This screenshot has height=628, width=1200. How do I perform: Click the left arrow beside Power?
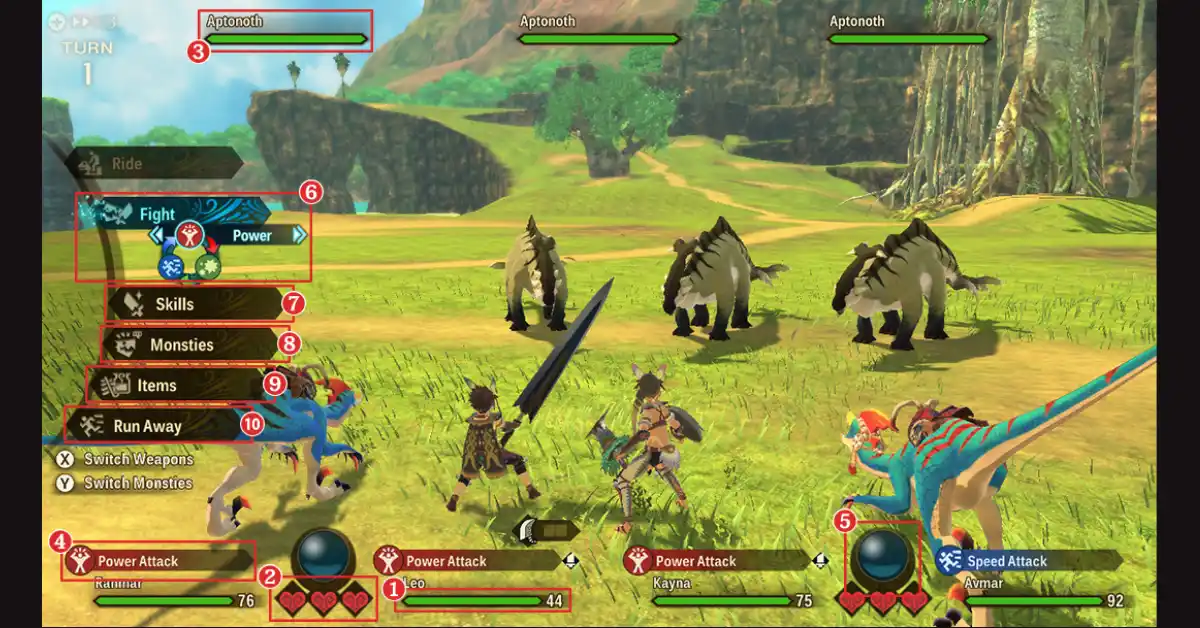156,235
